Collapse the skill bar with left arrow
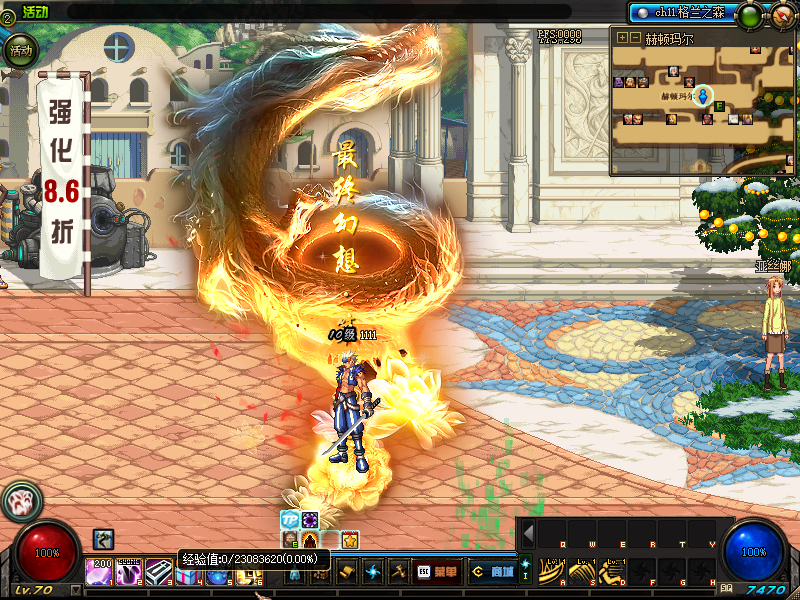Viewport: 800px width, 600px height. [x=528, y=534]
